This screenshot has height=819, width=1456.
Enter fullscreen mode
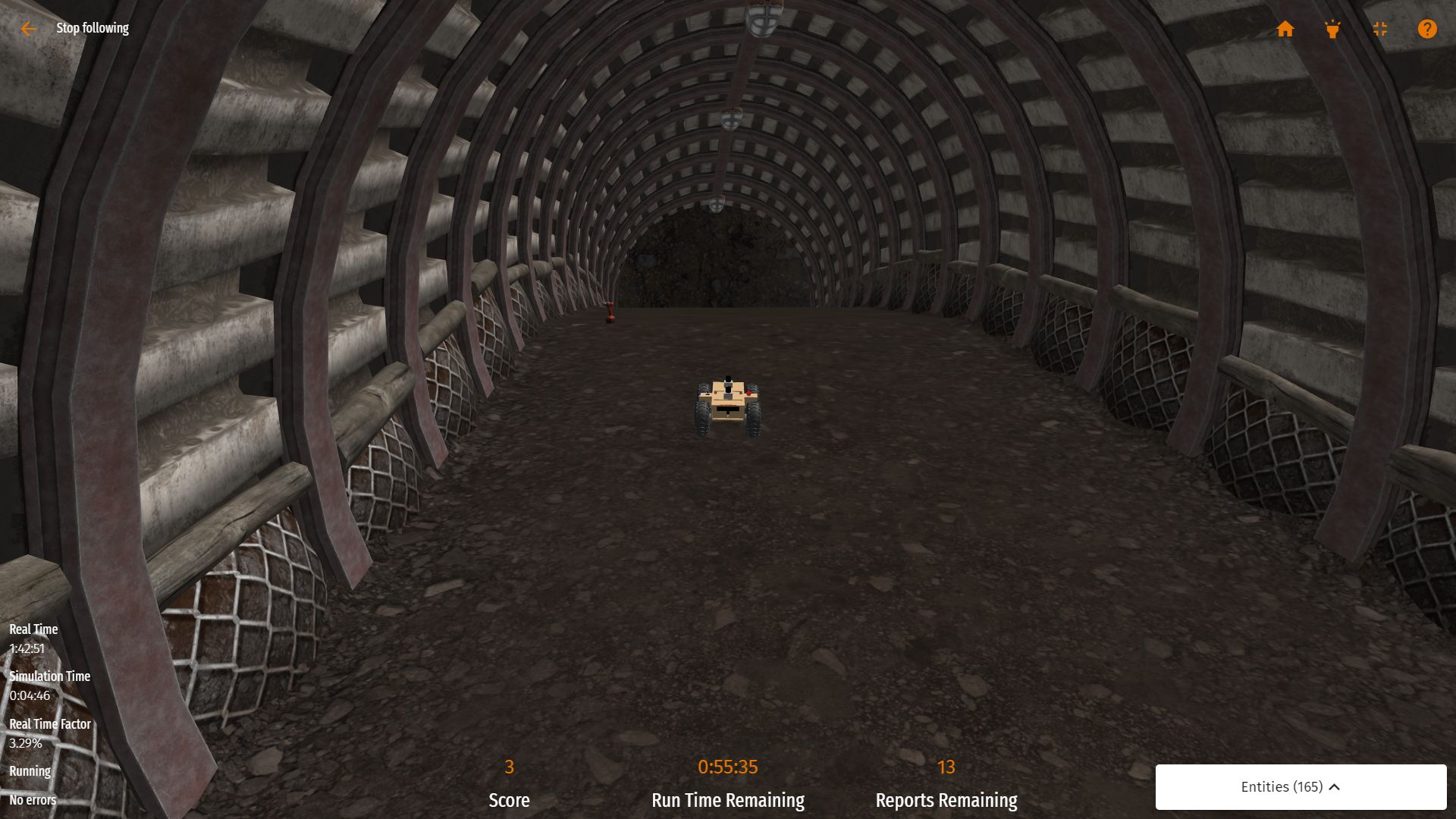point(1380,29)
